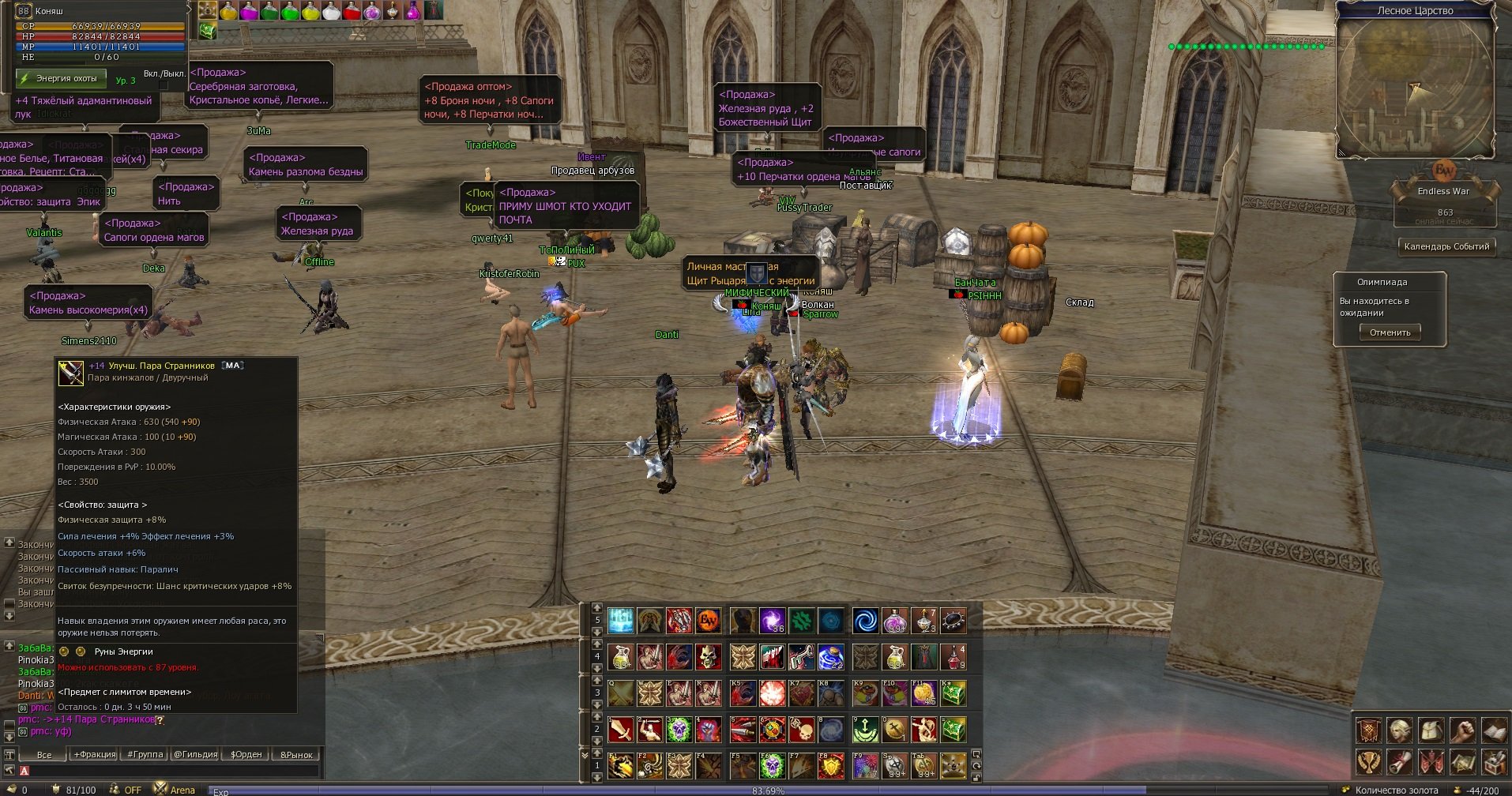The image size is (1512, 796).
Task: Select the $Орден chat tab
Action: coord(246,755)
